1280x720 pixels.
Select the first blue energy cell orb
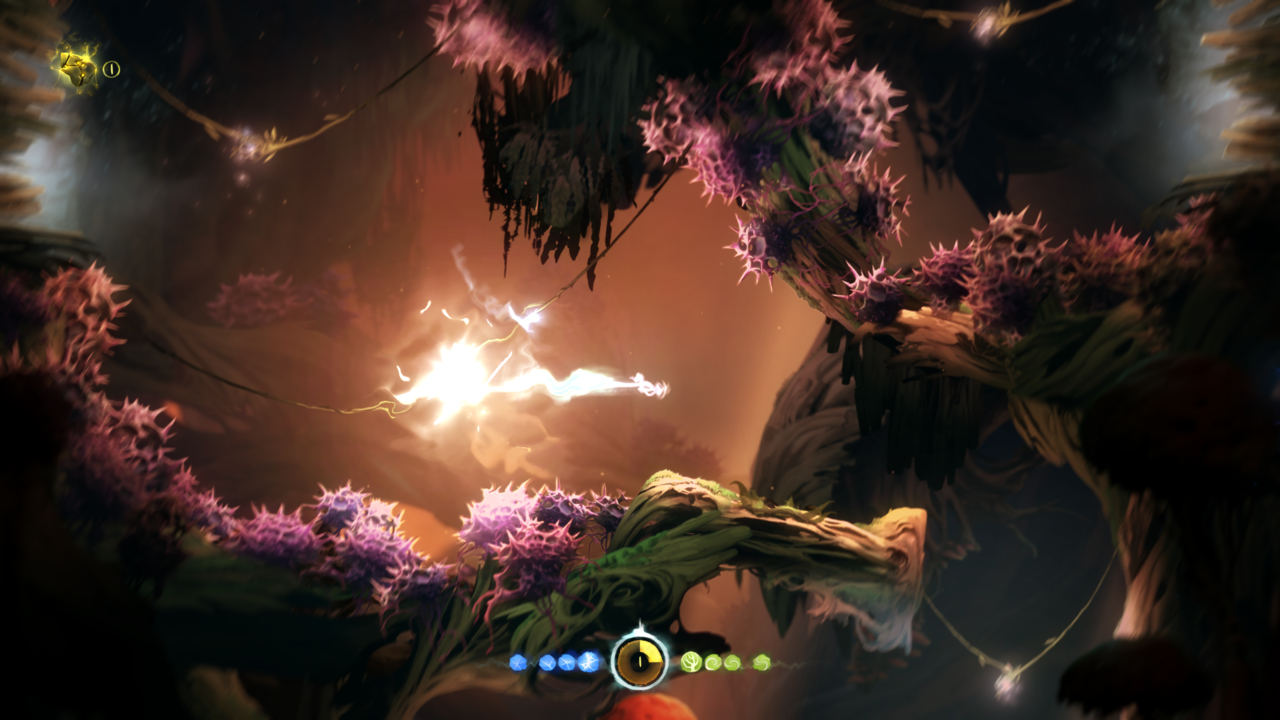click(517, 662)
